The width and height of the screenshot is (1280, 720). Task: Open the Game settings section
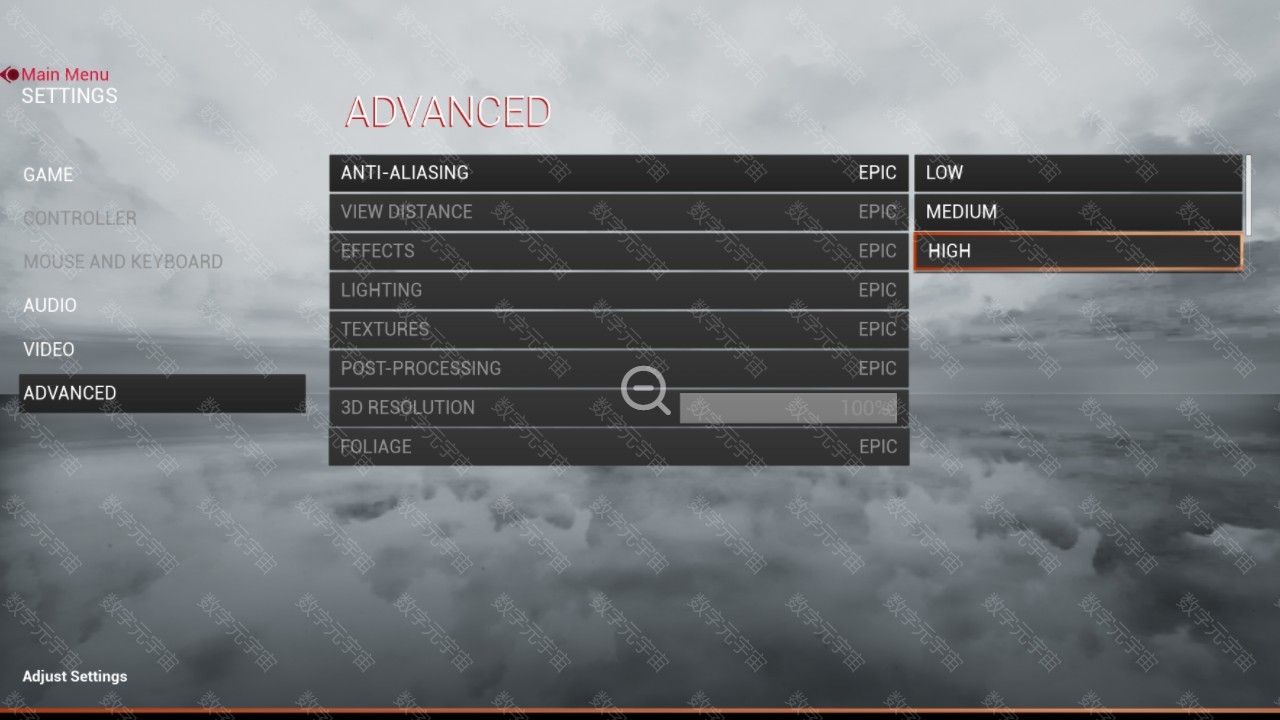click(48, 175)
